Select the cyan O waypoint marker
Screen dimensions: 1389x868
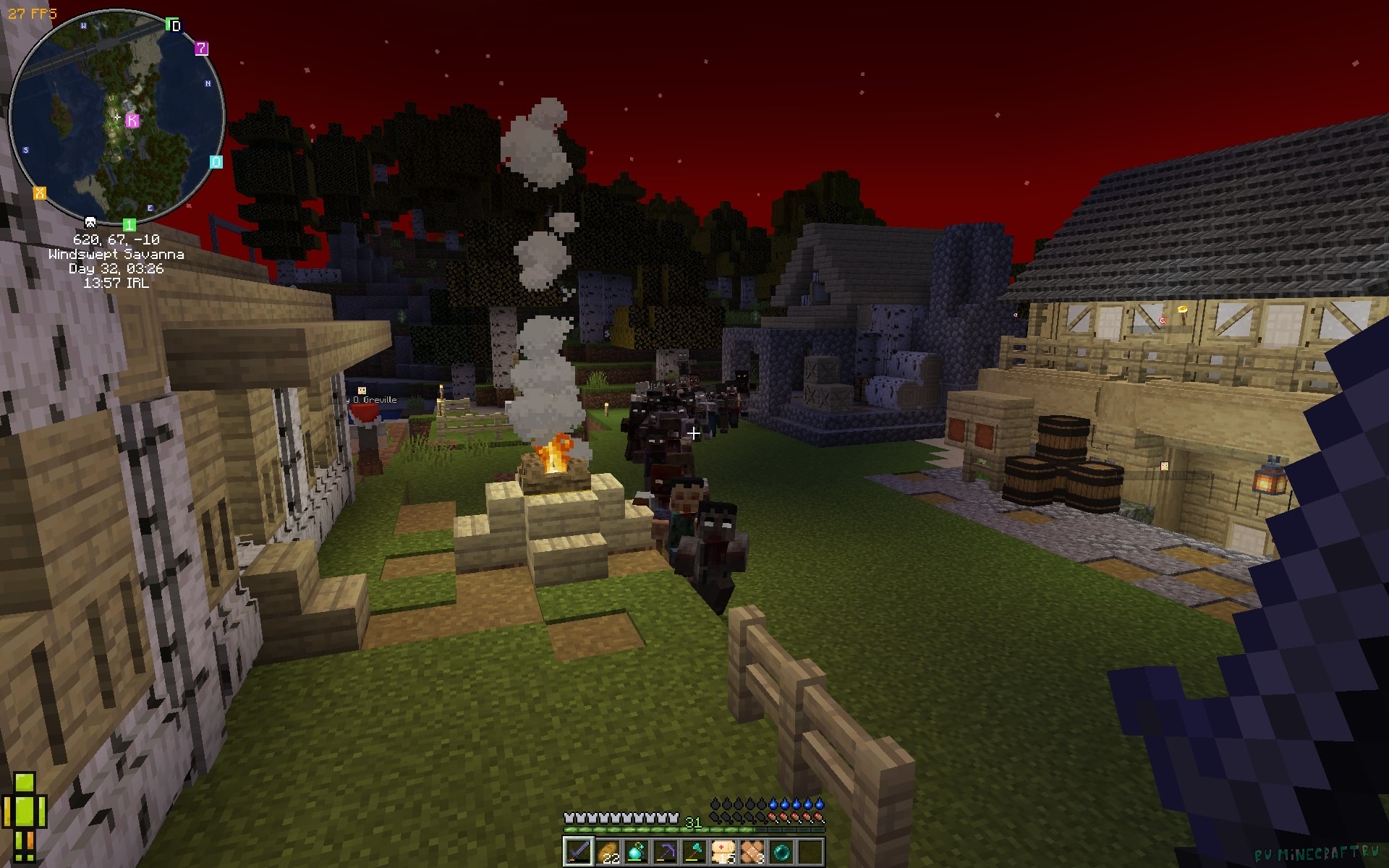(x=216, y=162)
